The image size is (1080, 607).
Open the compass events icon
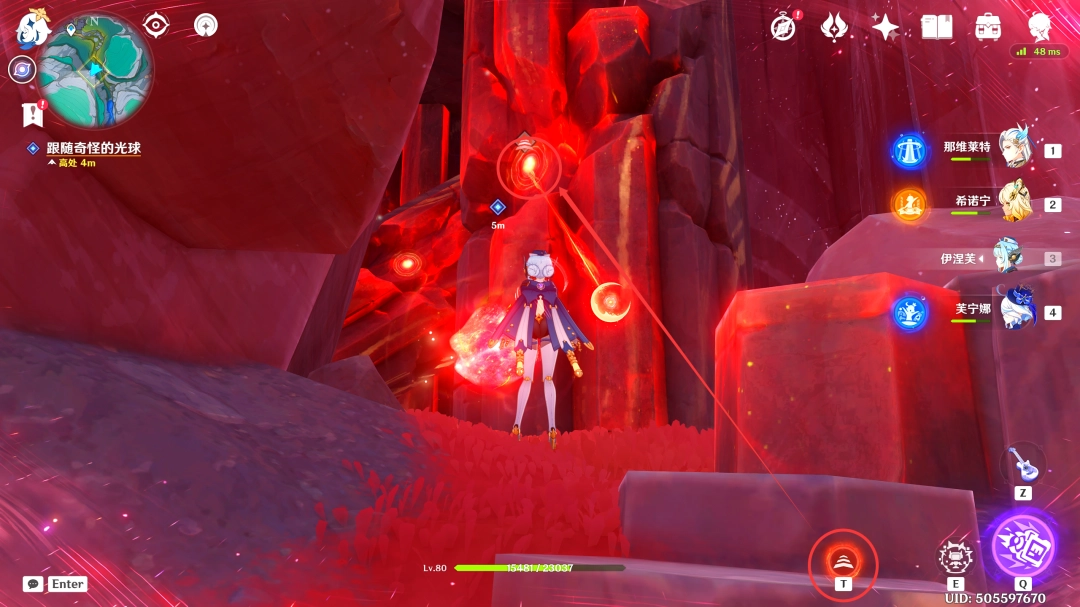pyautogui.click(x=784, y=27)
